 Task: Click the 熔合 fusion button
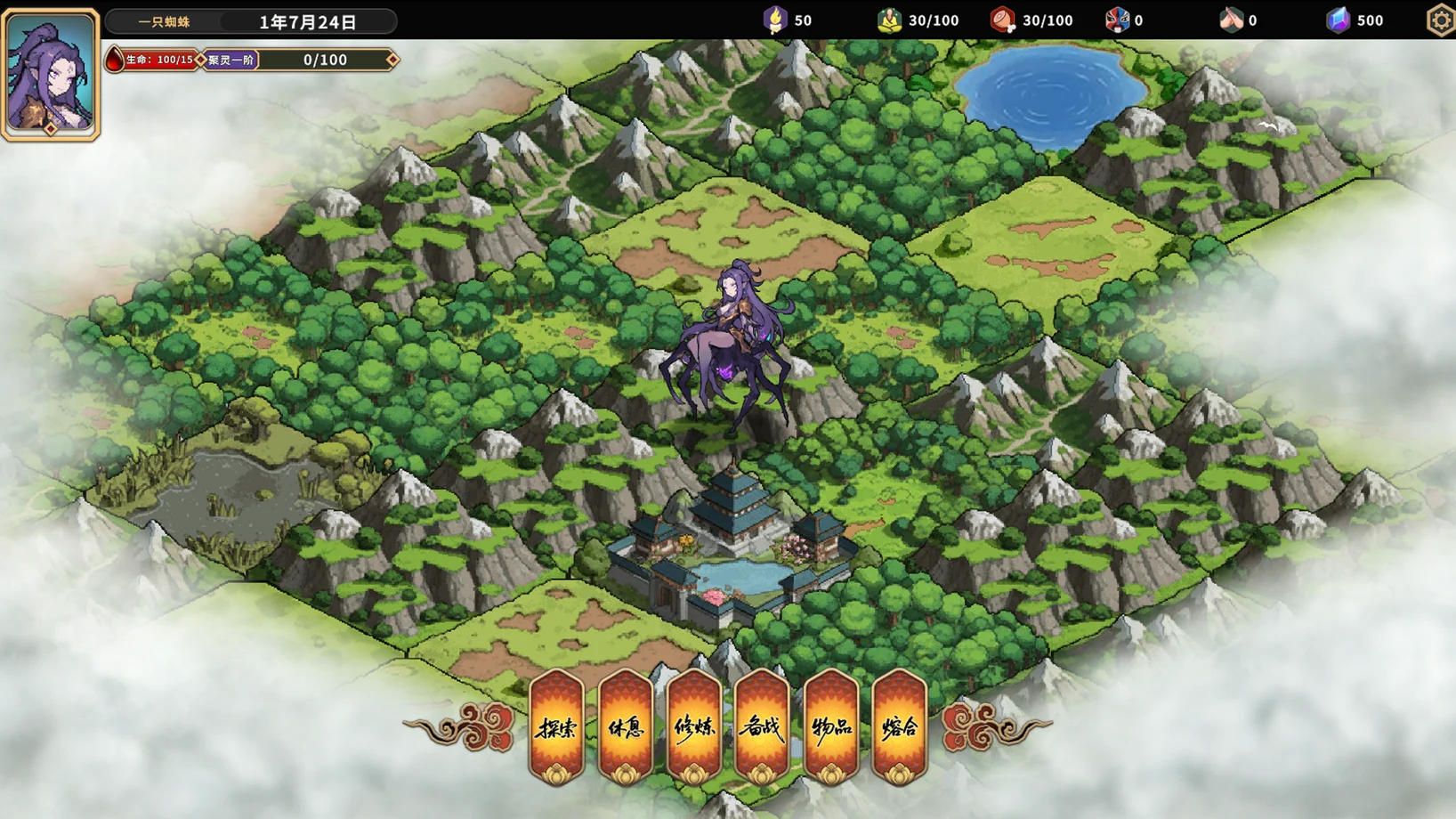[900, 727]
